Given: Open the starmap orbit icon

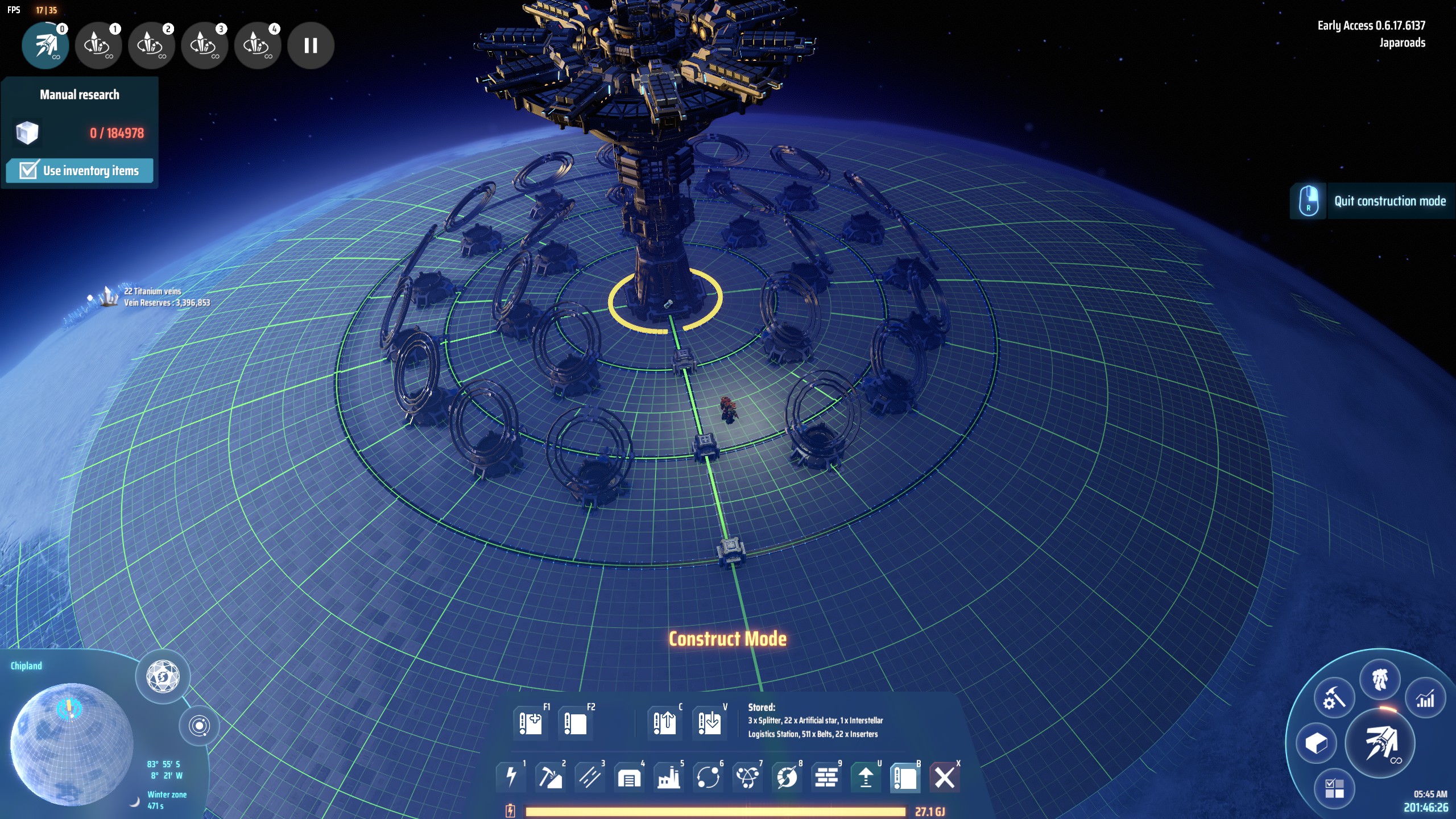Looking at the screenshot, I should pyautogui.click(x=199, y=726).
